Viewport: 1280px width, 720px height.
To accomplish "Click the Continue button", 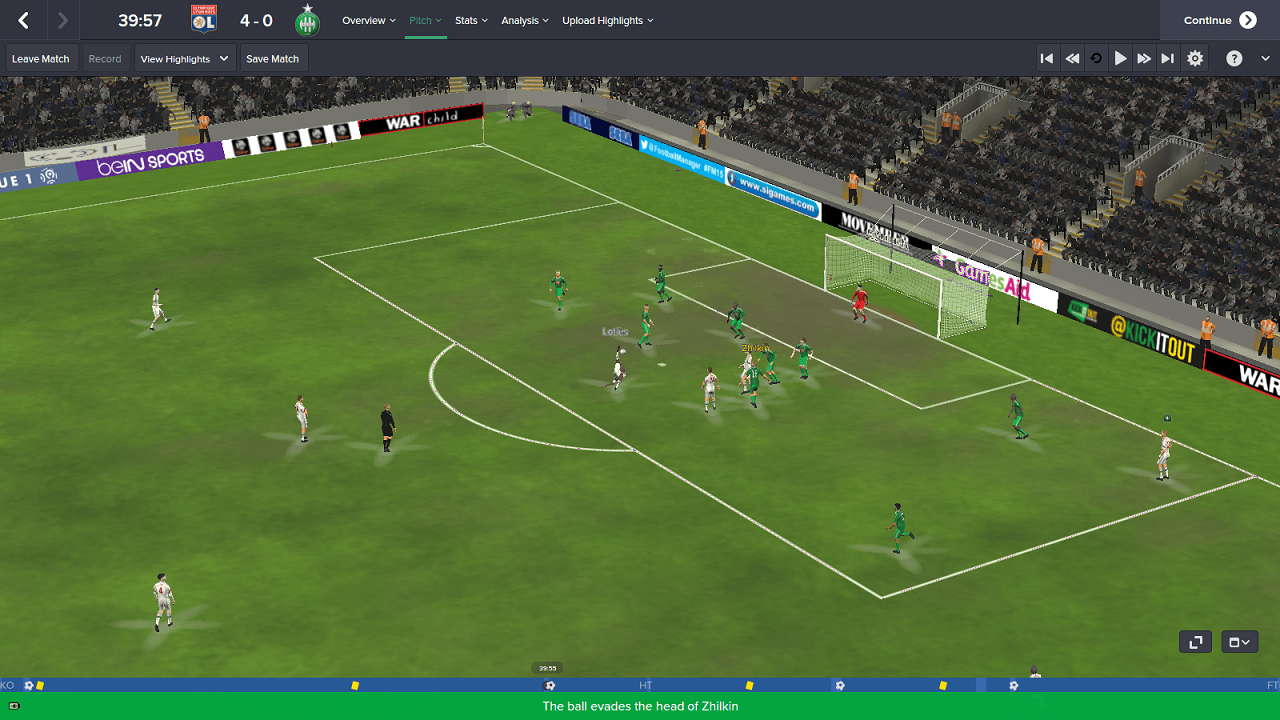I will [x=1219, y=20].
